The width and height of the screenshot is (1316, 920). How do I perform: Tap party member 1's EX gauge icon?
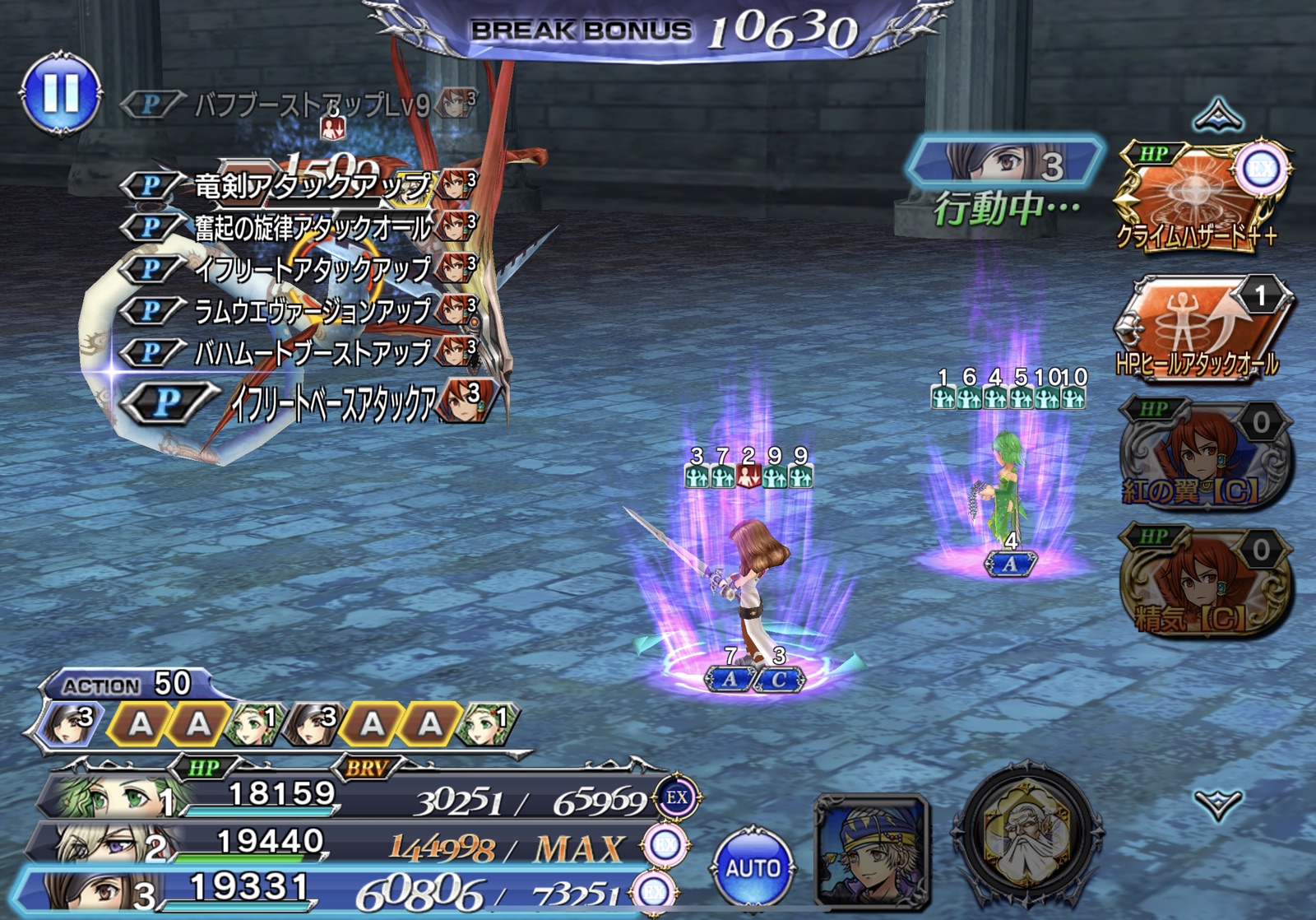pos(676,797)
